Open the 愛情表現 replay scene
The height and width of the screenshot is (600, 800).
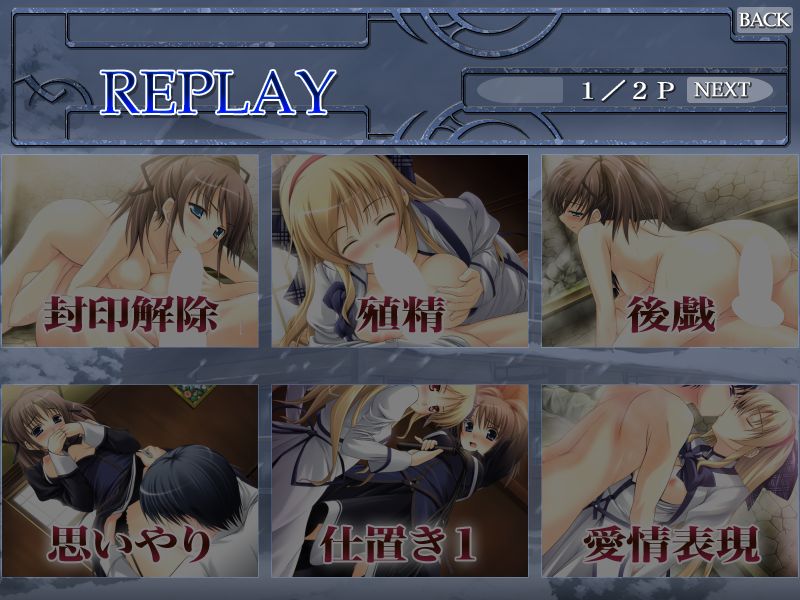[x=670, y=481]
